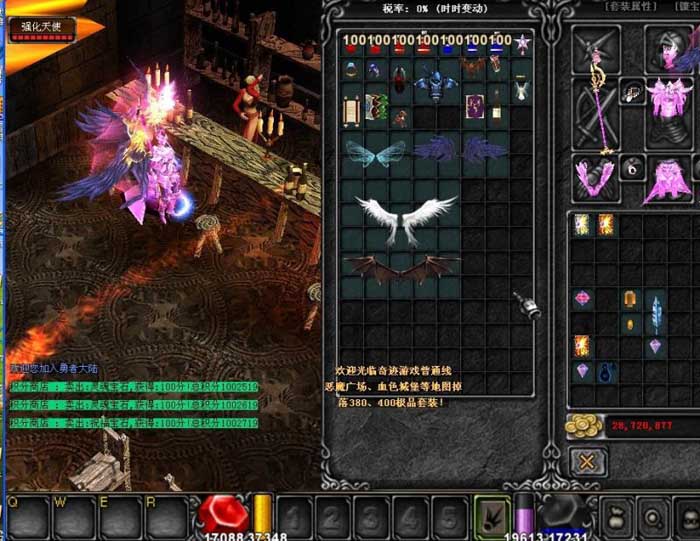The height and width of the screenshot is (541, 700).
Task: Choose the pink star item in shop
Action: coord(521,42)
